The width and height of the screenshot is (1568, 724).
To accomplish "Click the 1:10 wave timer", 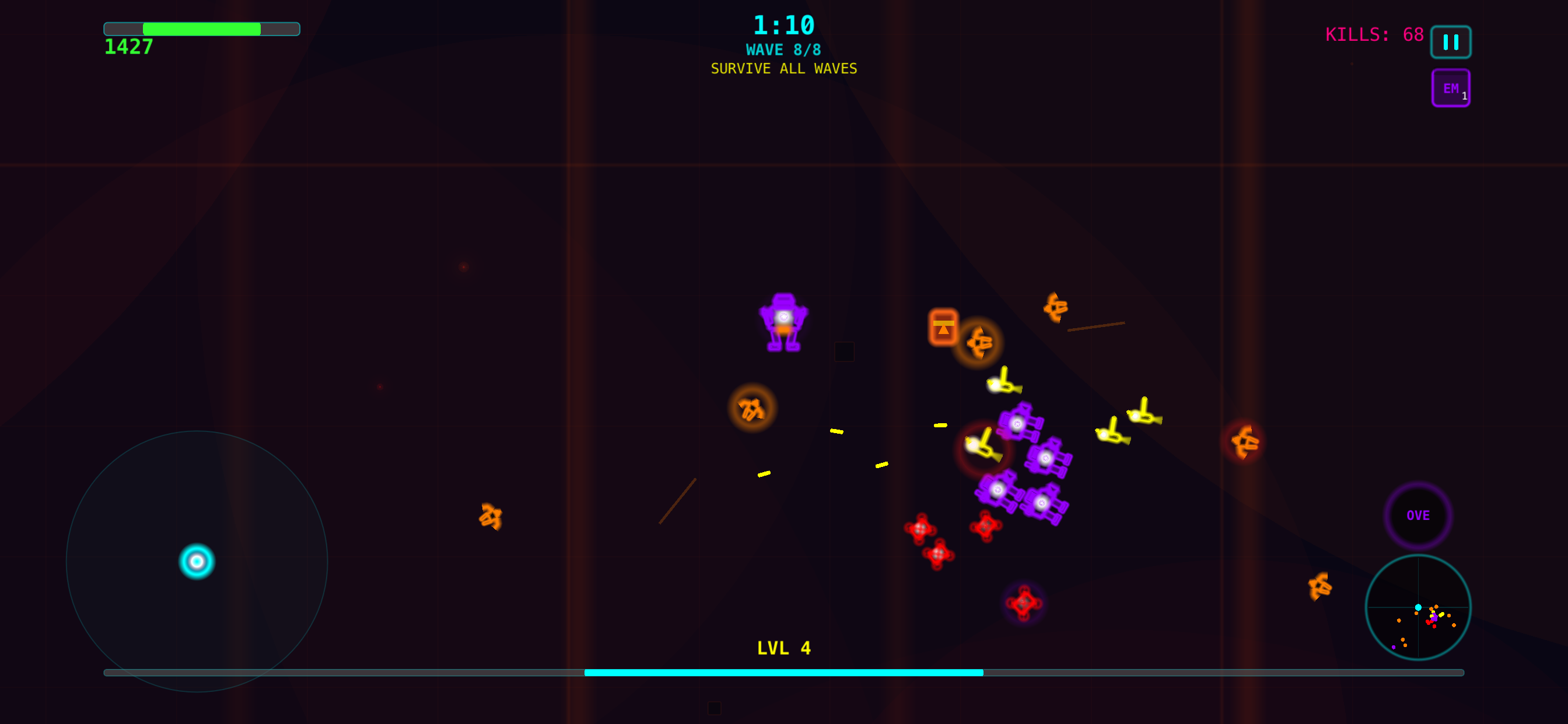I will pyautogui.click(x=784, y=26).
